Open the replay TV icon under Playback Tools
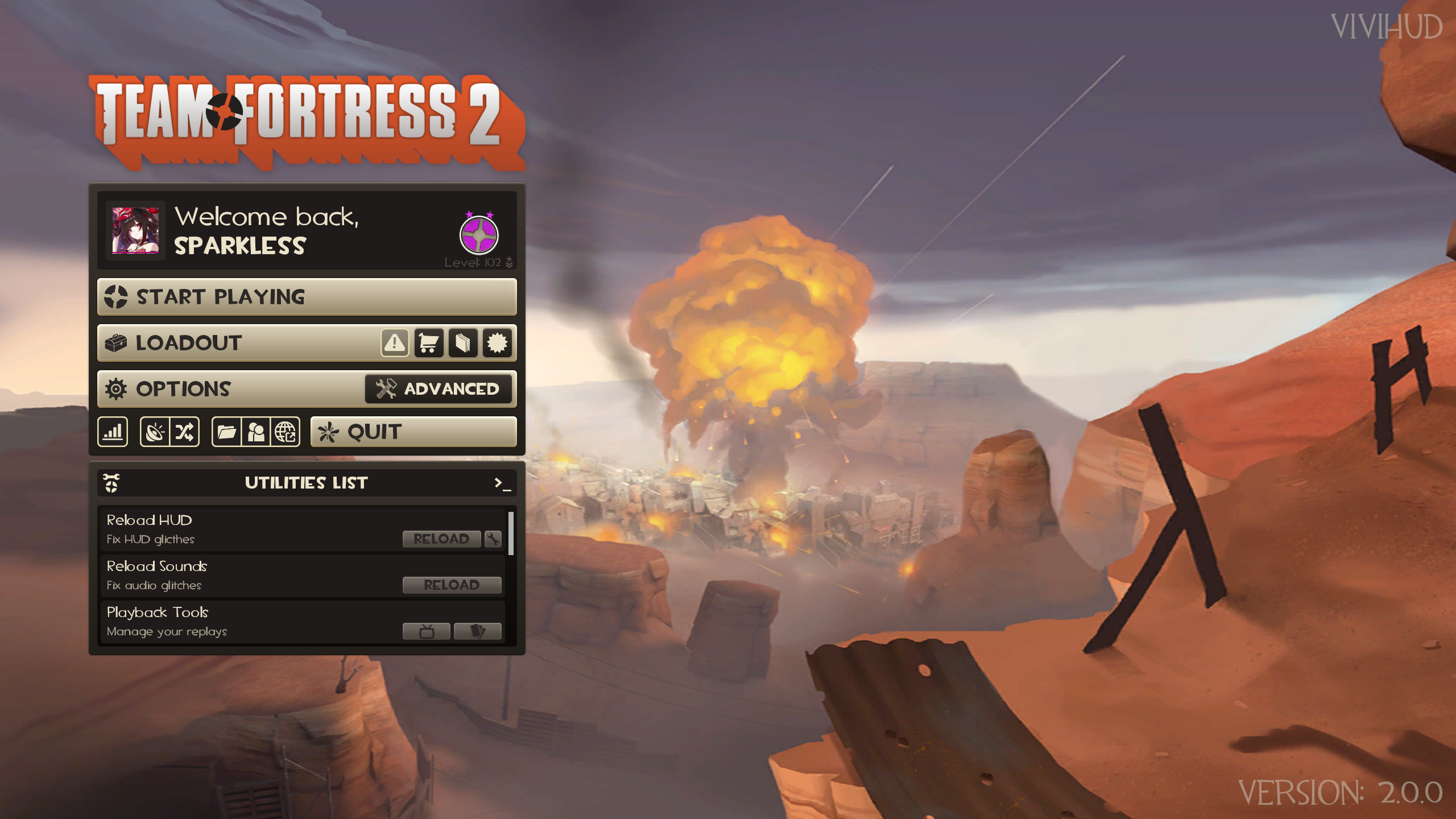Image resolution: width=1456 pixels, height=819 pixels. [427, 630]
